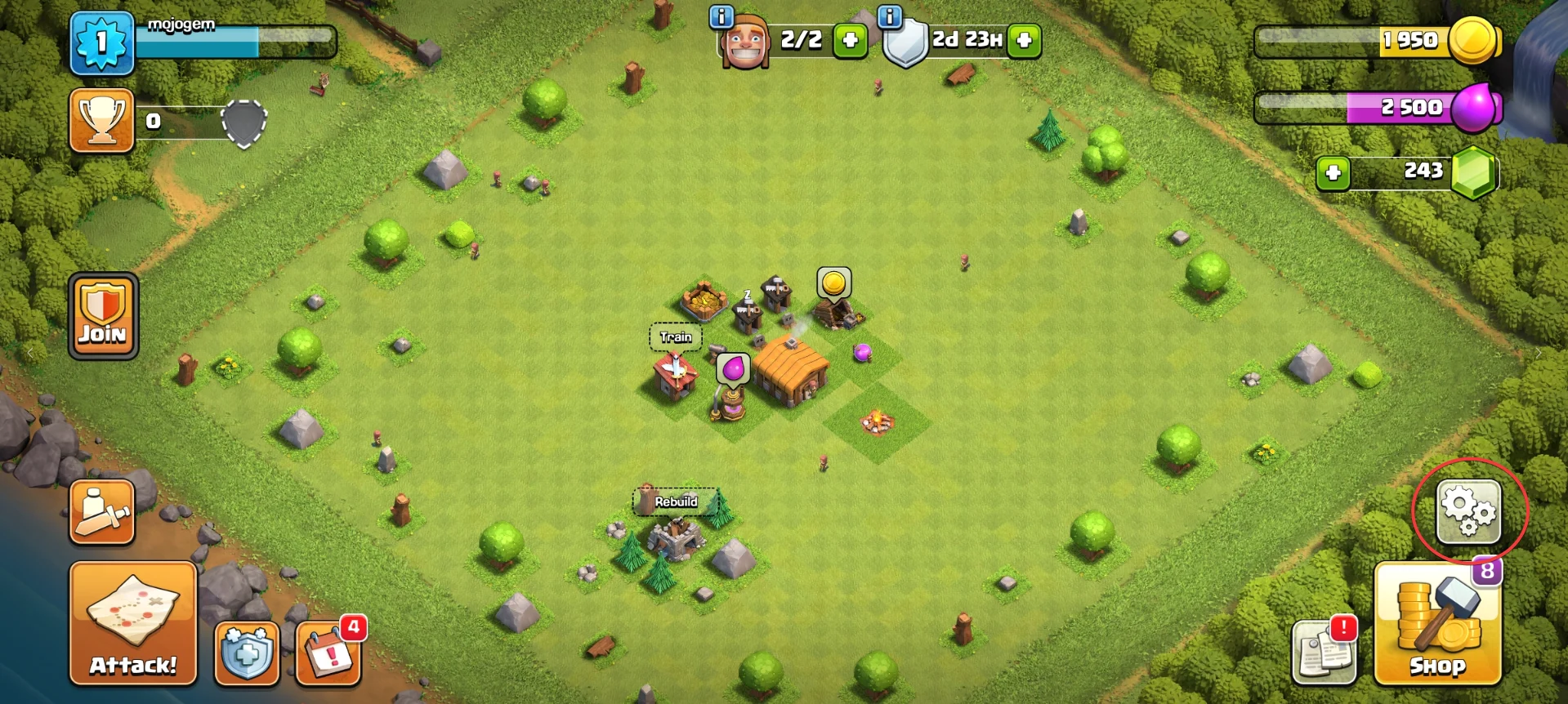This screenshot has width=1568, height=704.
Task: Add a builder with the green plus
Action: (x=850, y=40)
